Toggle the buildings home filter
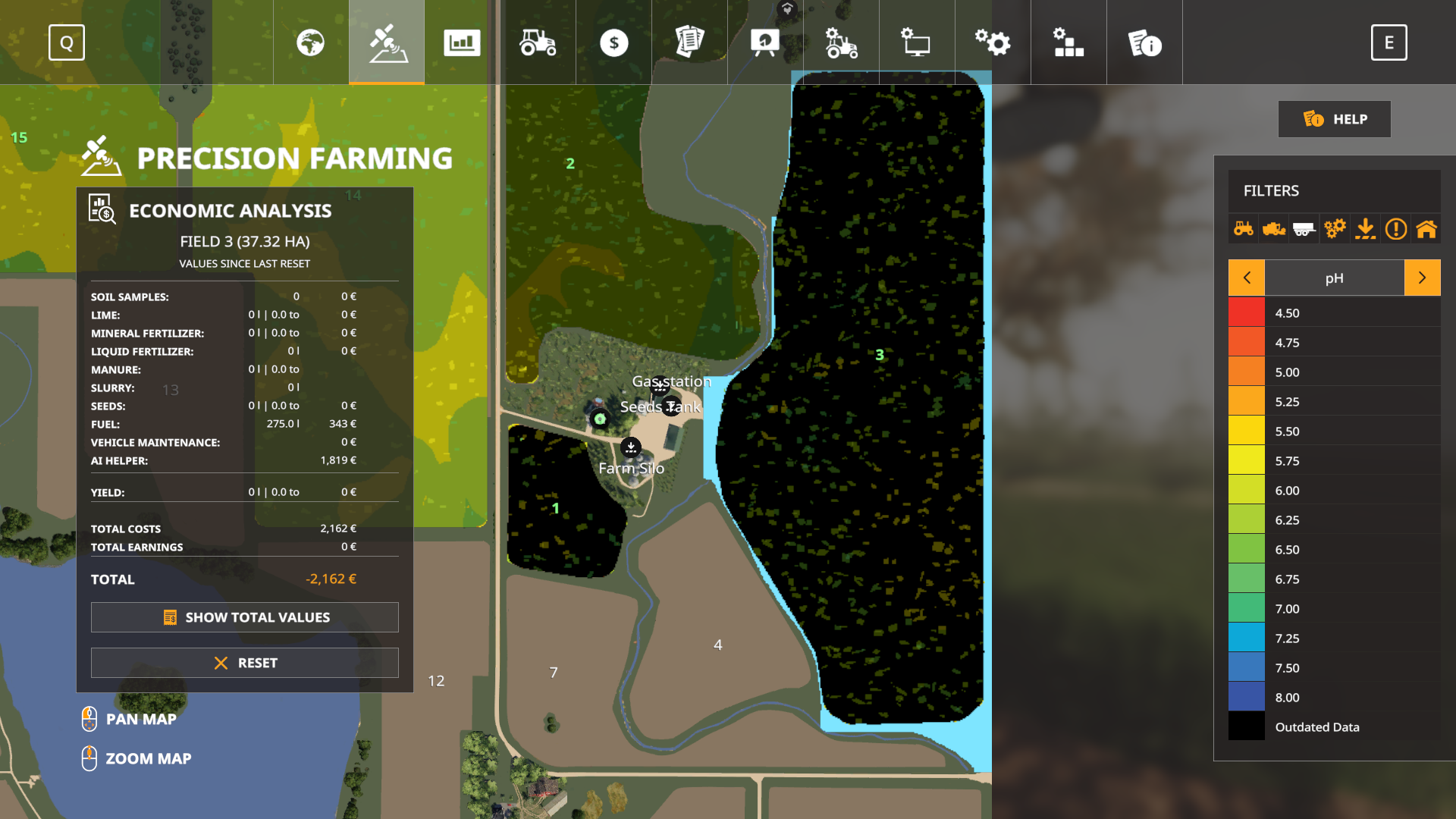 (x=1426, y=228)
